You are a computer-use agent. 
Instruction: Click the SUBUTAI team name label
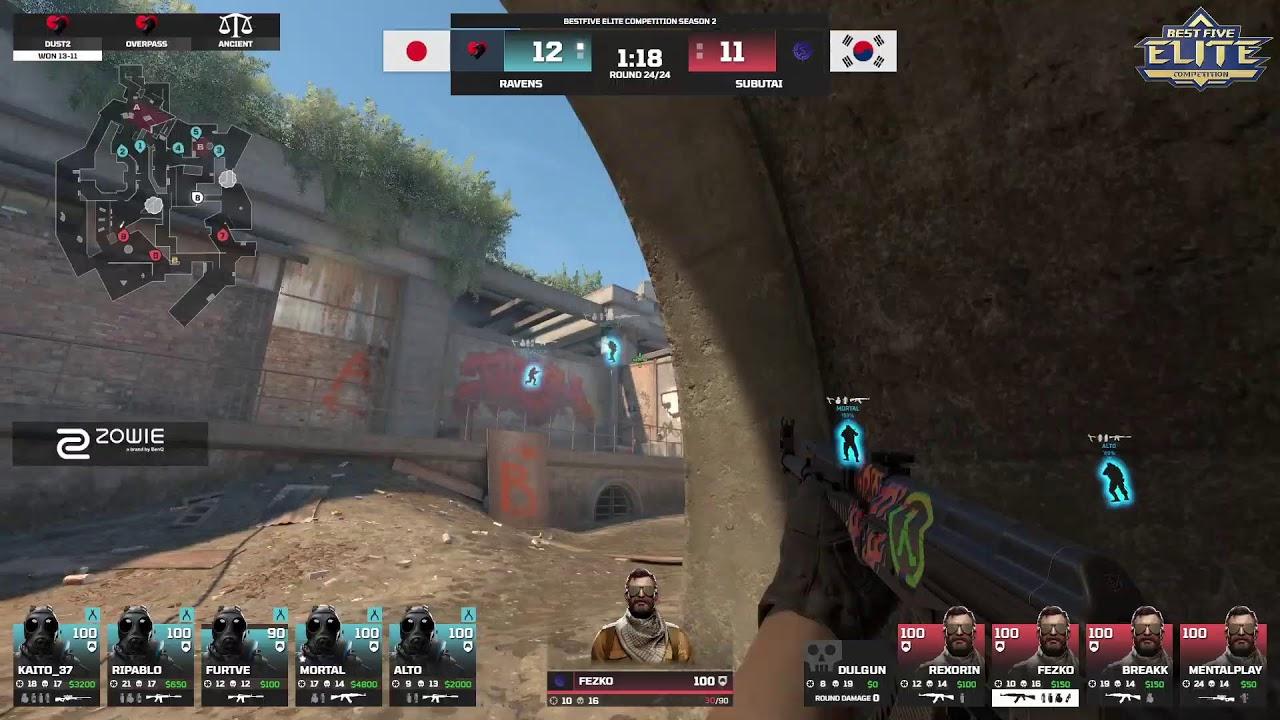[x=757, y=85]
